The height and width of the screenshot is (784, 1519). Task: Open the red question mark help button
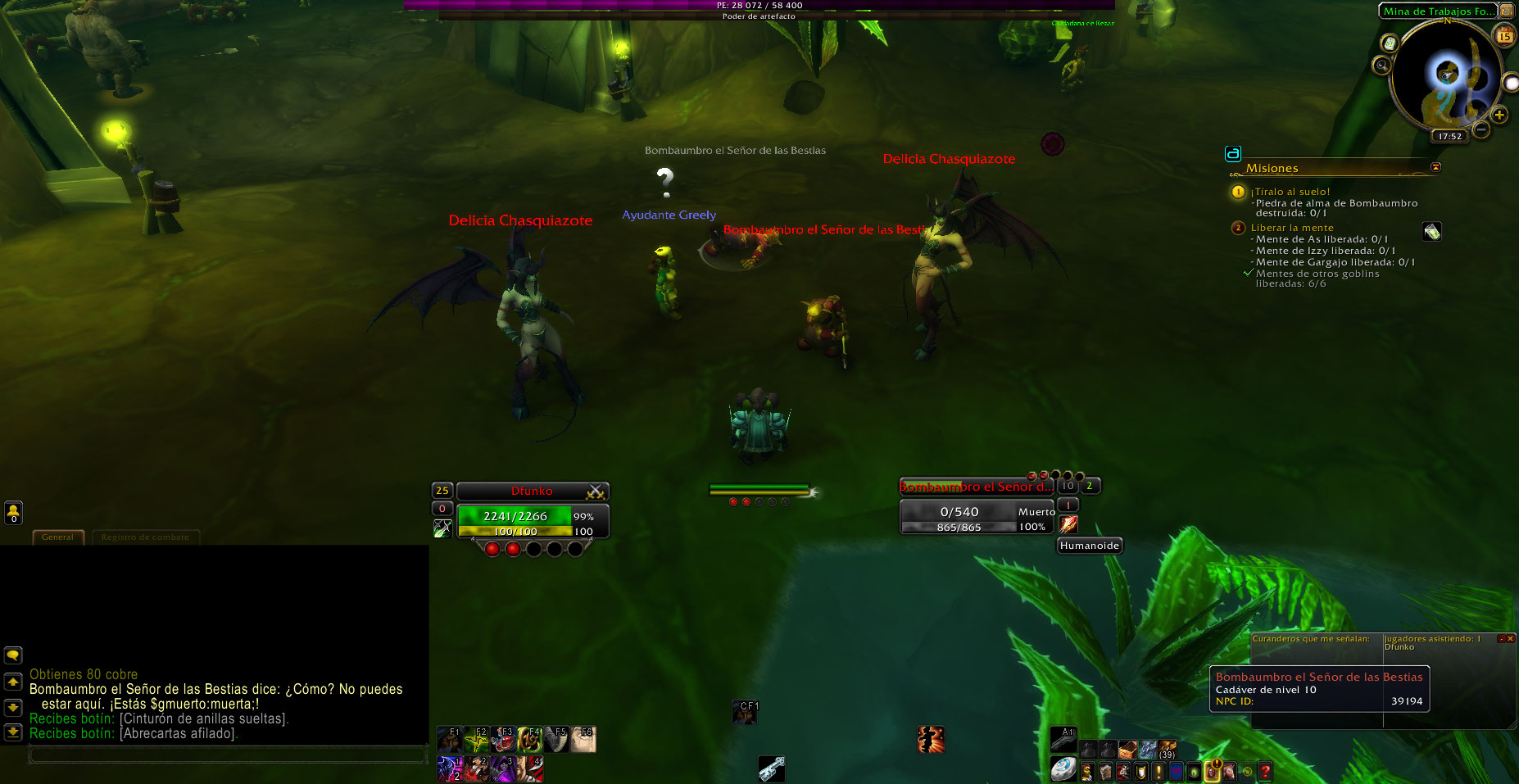click(1265, 772)
